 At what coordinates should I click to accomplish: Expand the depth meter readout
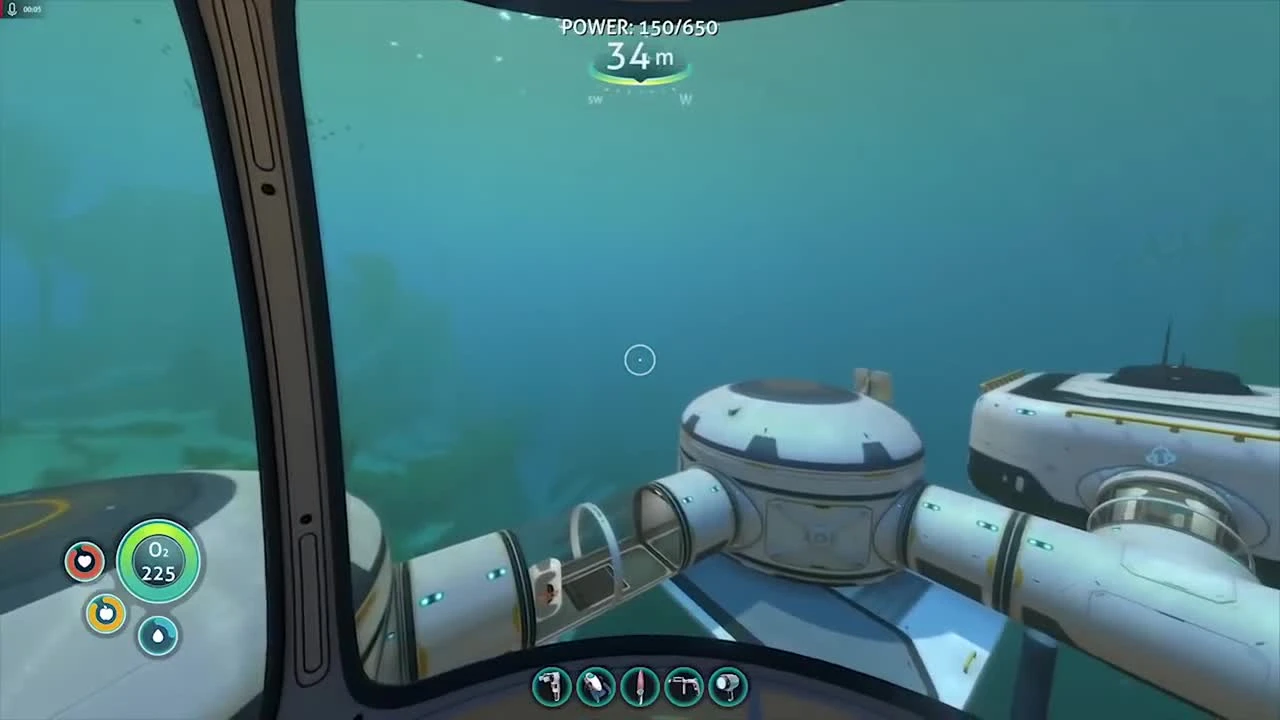pos(640,58)
